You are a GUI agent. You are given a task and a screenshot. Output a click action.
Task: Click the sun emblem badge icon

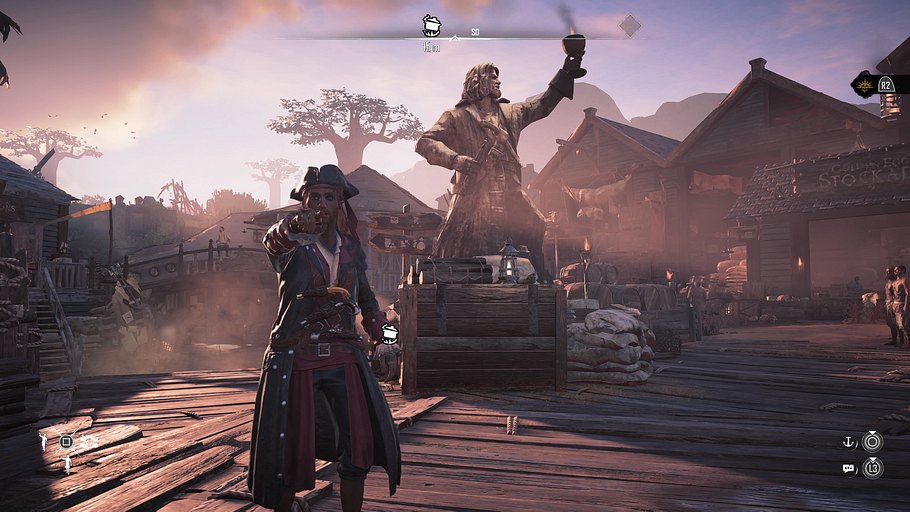point(864,85)
